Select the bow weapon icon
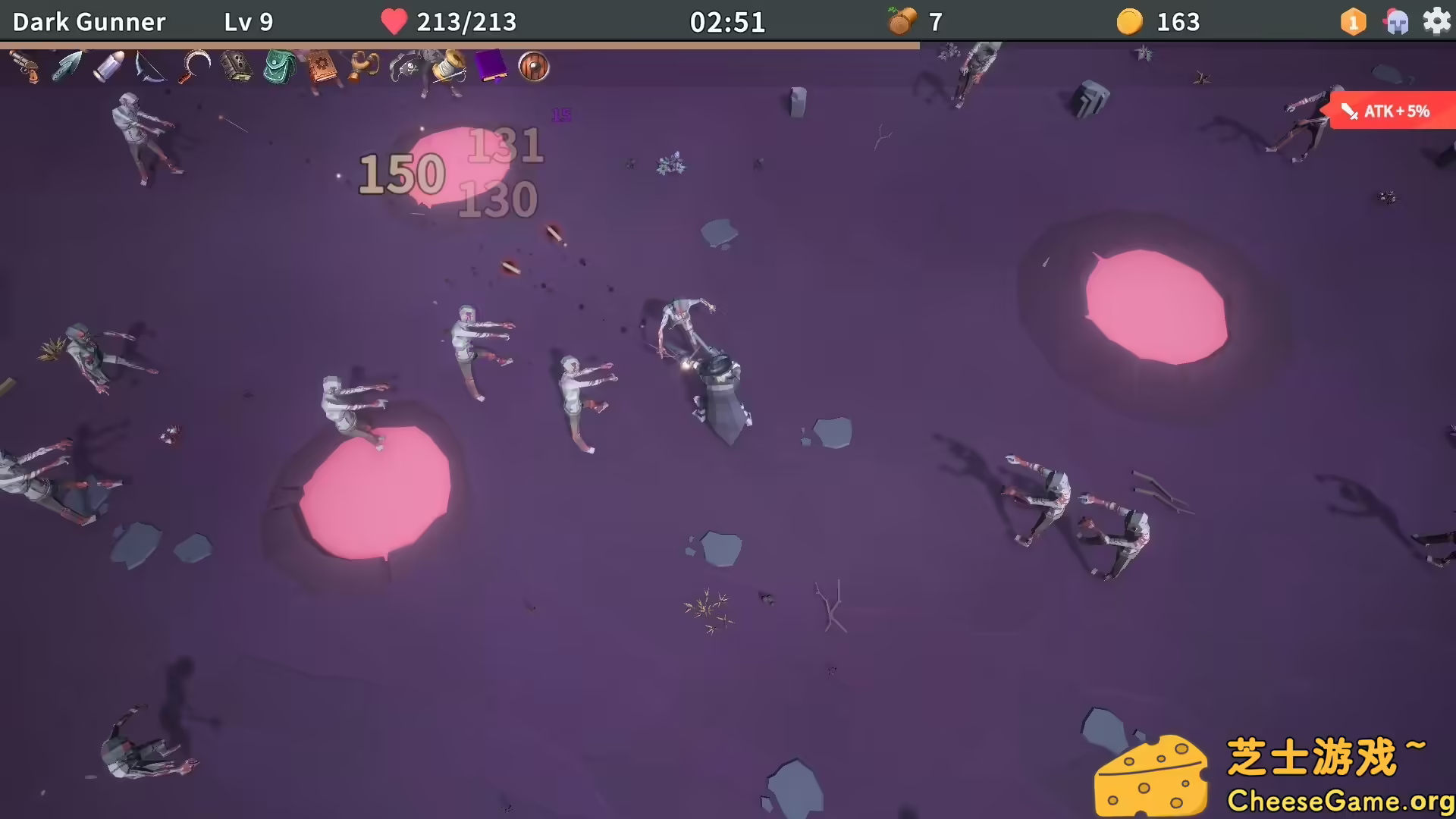The width and height of the screenshot is (1456, 819). coord(149,67)
